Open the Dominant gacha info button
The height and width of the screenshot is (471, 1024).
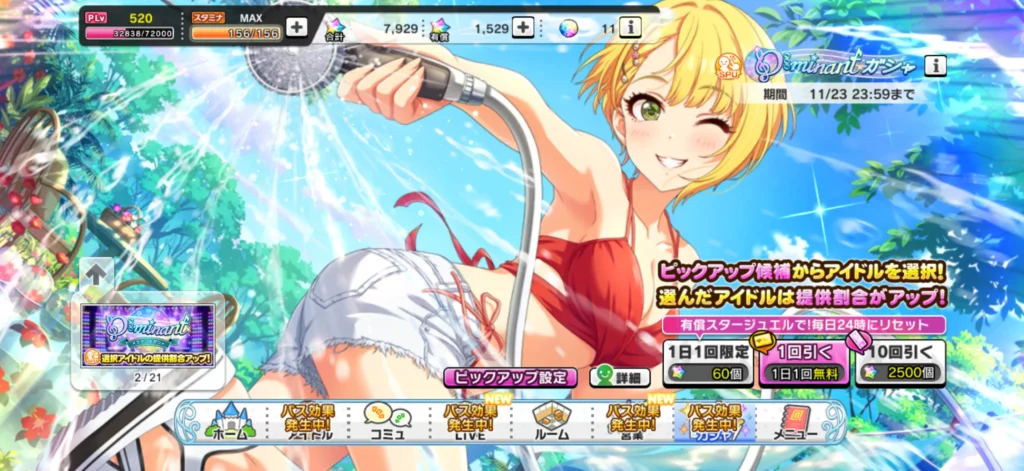point(935,65)
